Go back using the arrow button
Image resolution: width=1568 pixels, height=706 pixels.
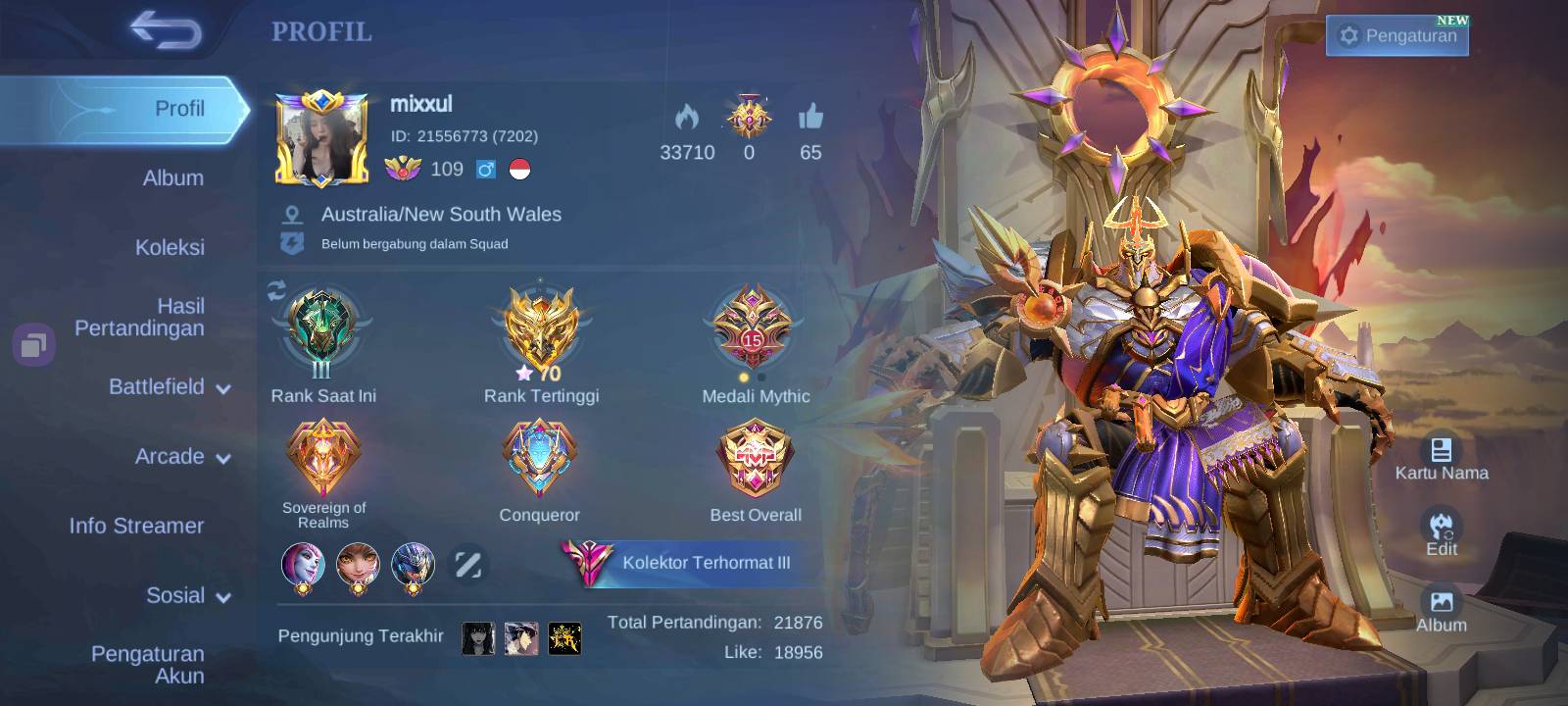(167, 30)
